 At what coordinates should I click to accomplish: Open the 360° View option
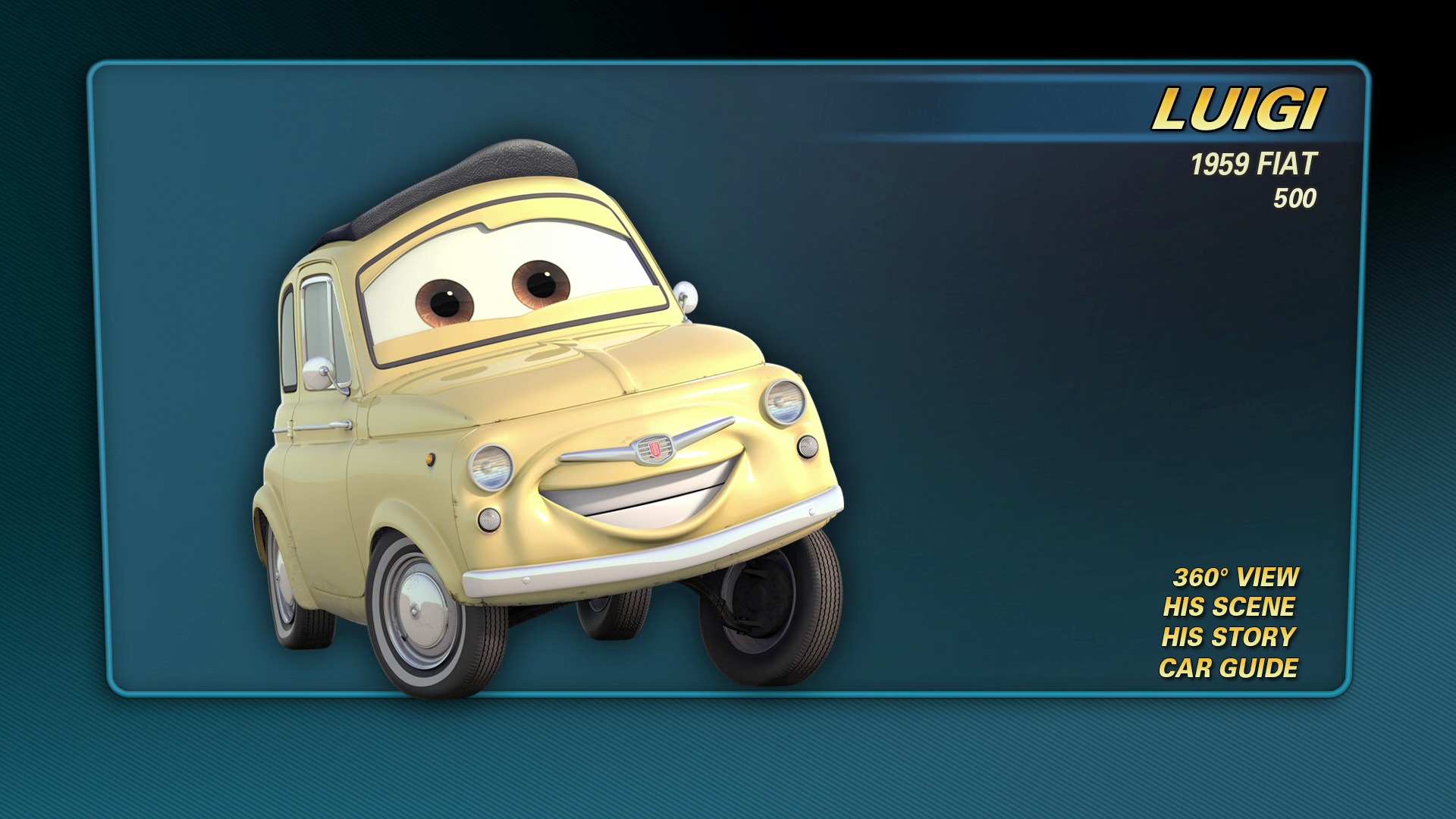1235,577
